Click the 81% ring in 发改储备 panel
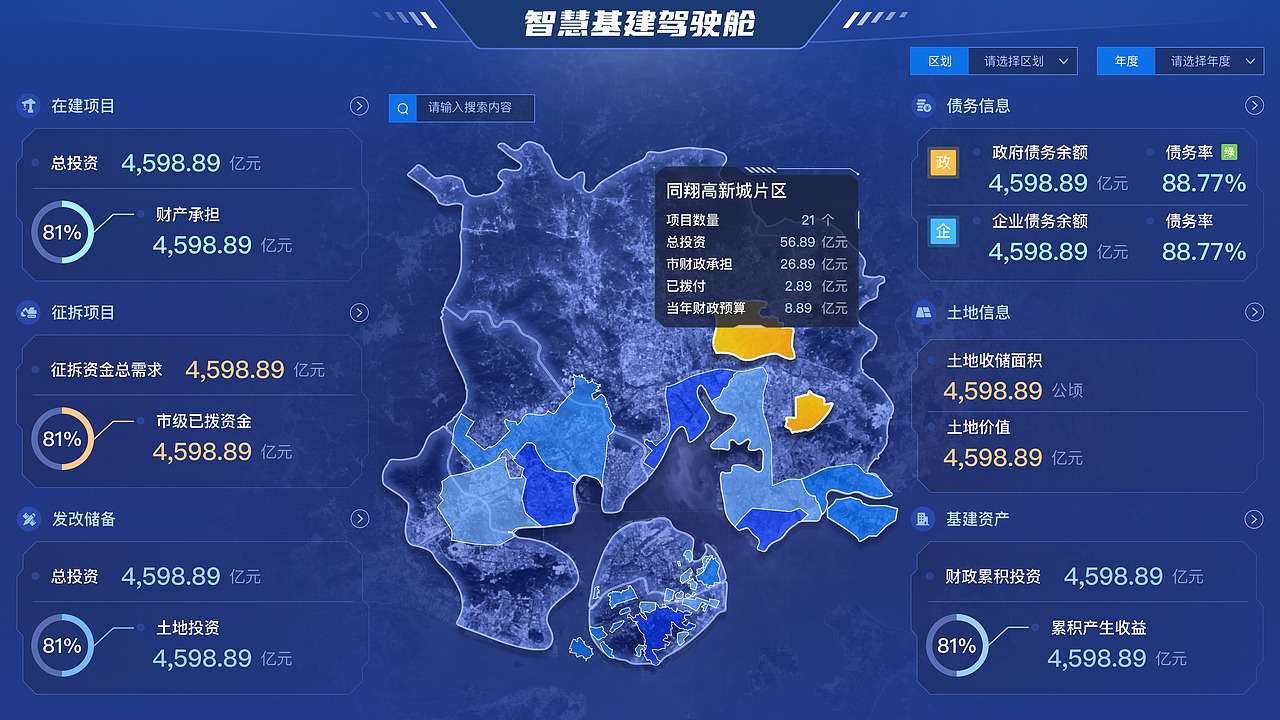 [62, 646]
